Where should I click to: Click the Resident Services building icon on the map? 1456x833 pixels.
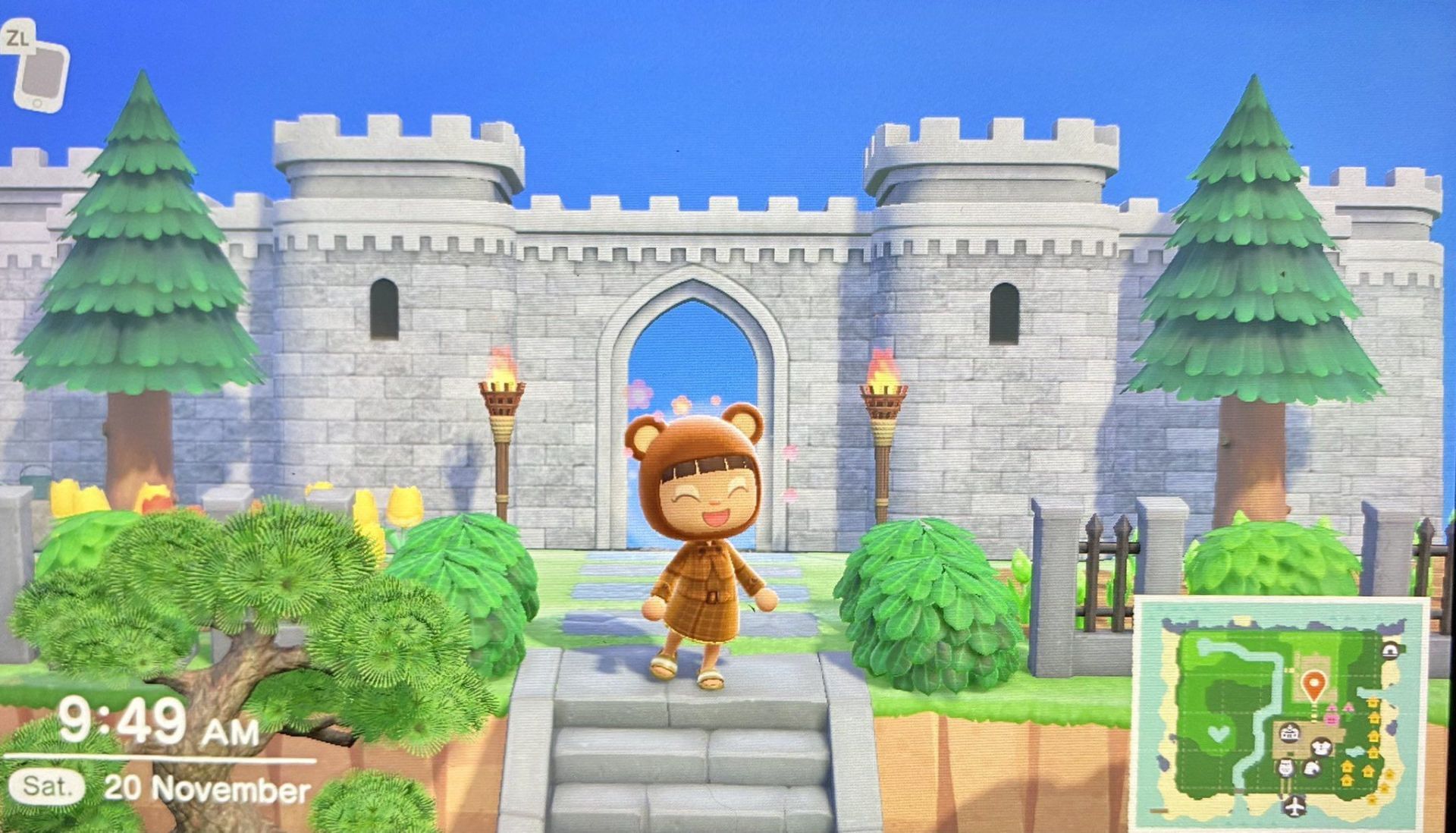coord(1289,734)
